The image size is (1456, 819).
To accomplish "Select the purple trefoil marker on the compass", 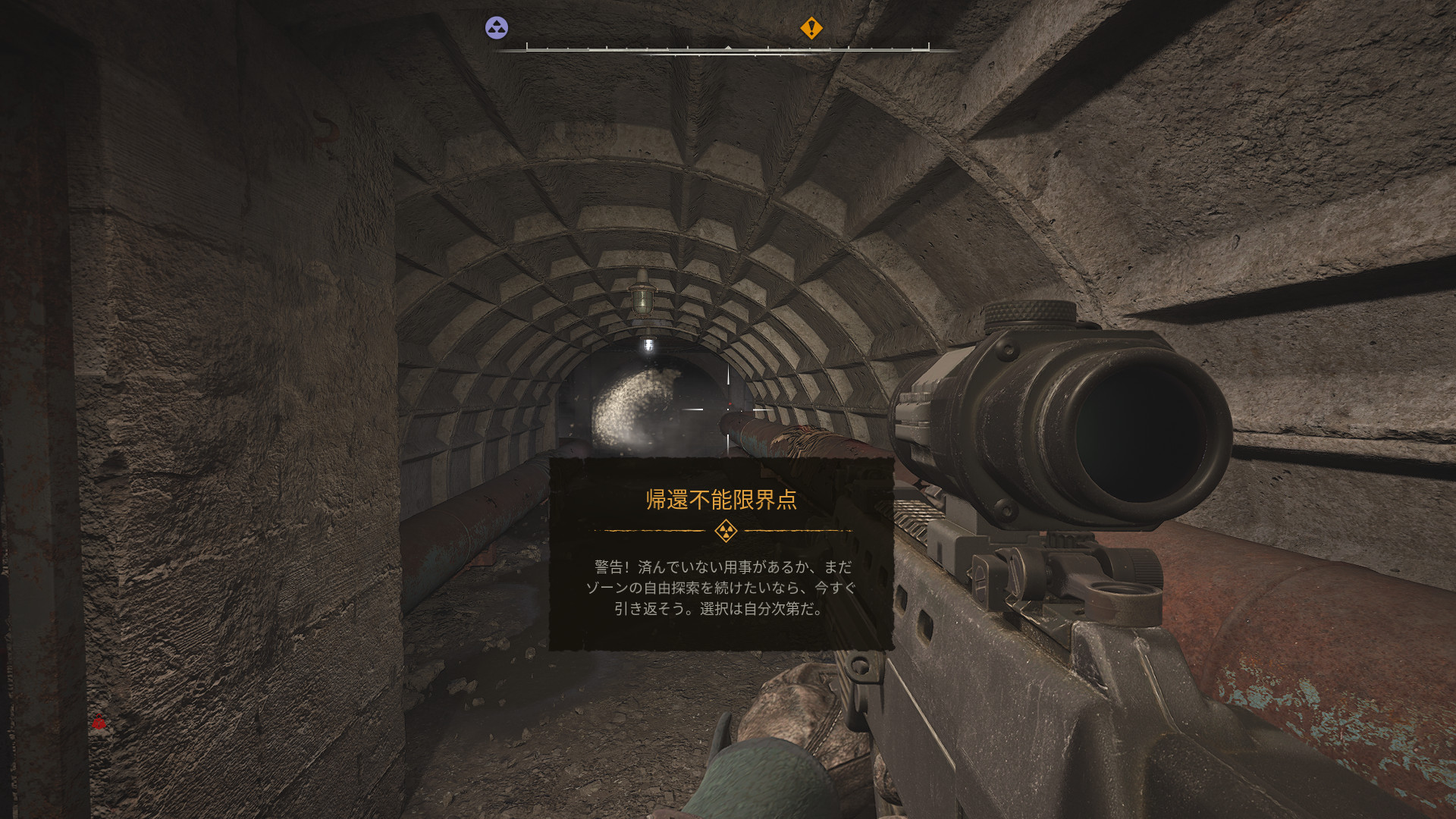I will (497, 28).
